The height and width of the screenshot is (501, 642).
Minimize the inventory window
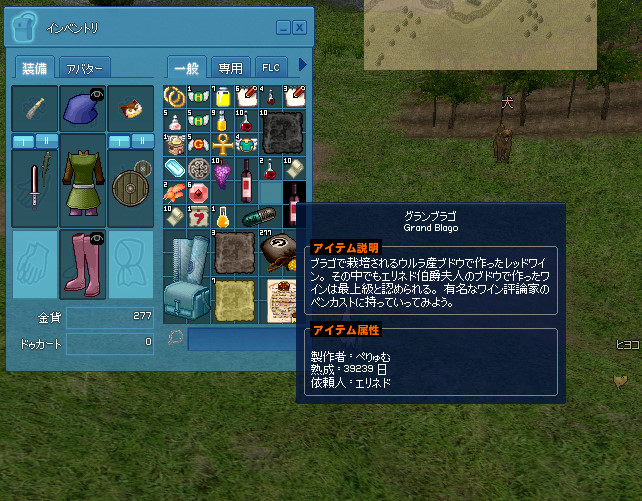(283, 27)
